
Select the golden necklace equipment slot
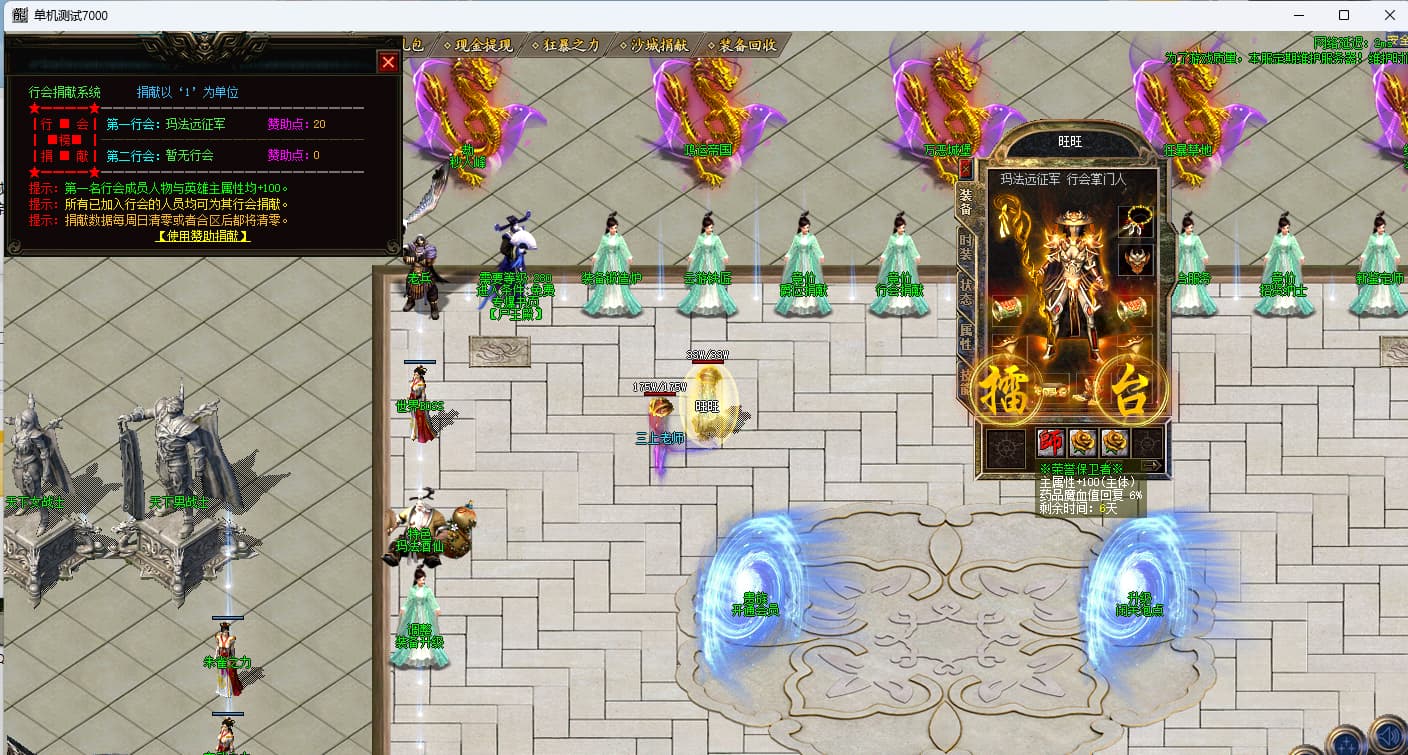tap(1135, 221)
